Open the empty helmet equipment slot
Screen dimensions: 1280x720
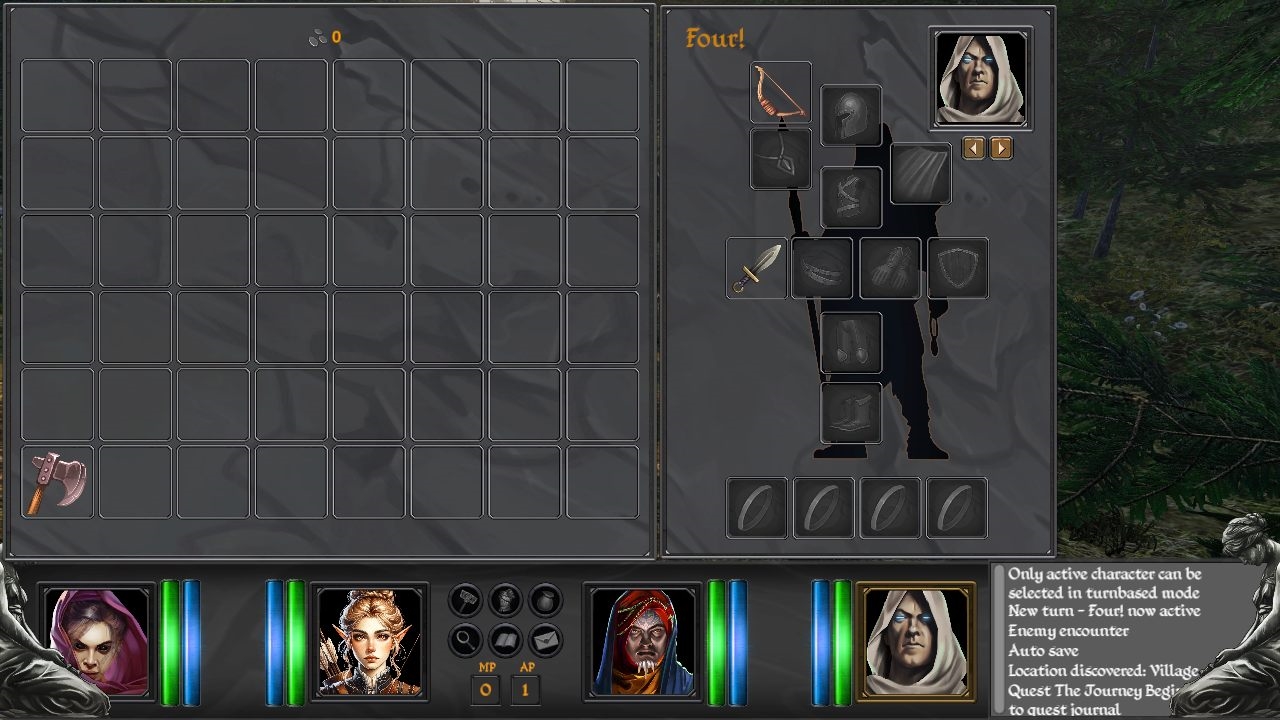(x=851, y=116)
